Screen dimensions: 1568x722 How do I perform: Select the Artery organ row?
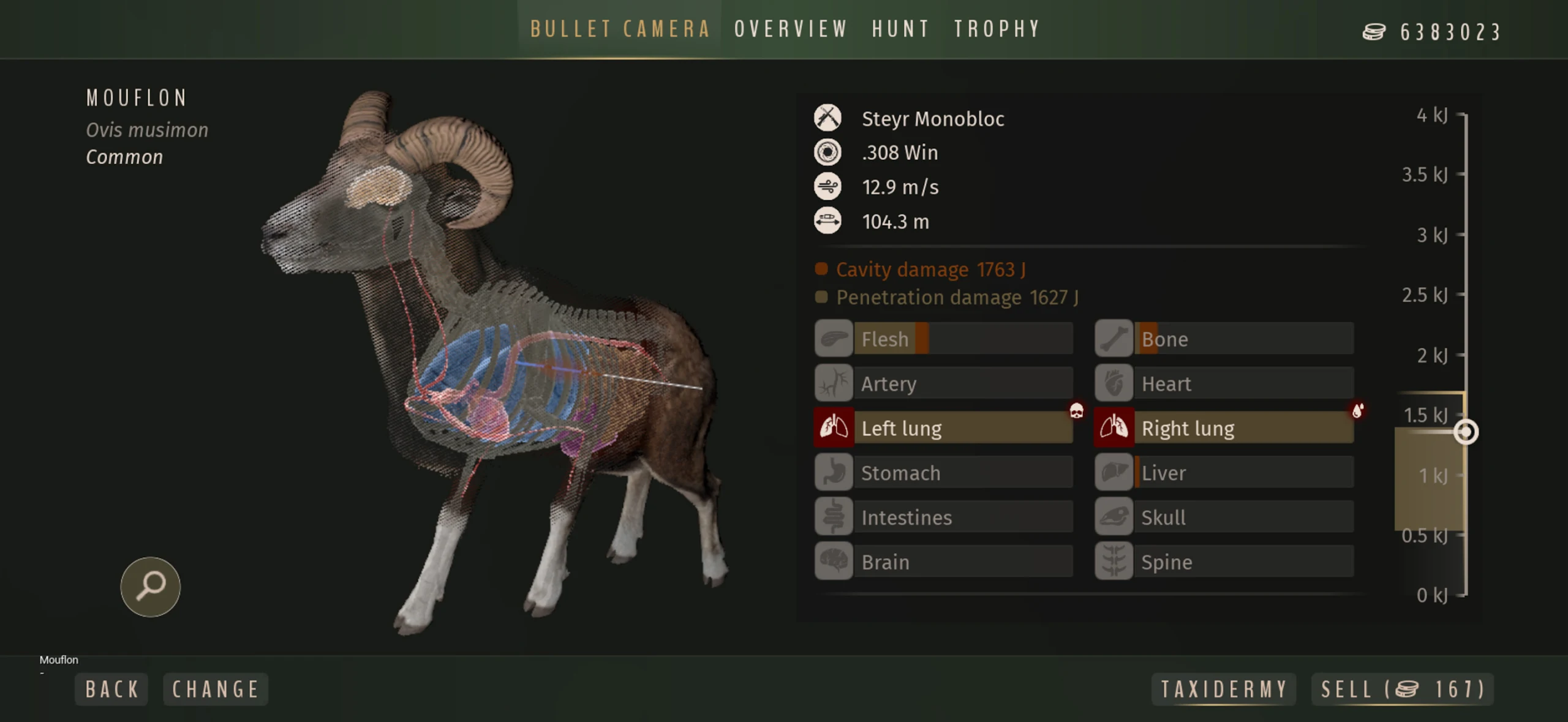coord(944,383)
